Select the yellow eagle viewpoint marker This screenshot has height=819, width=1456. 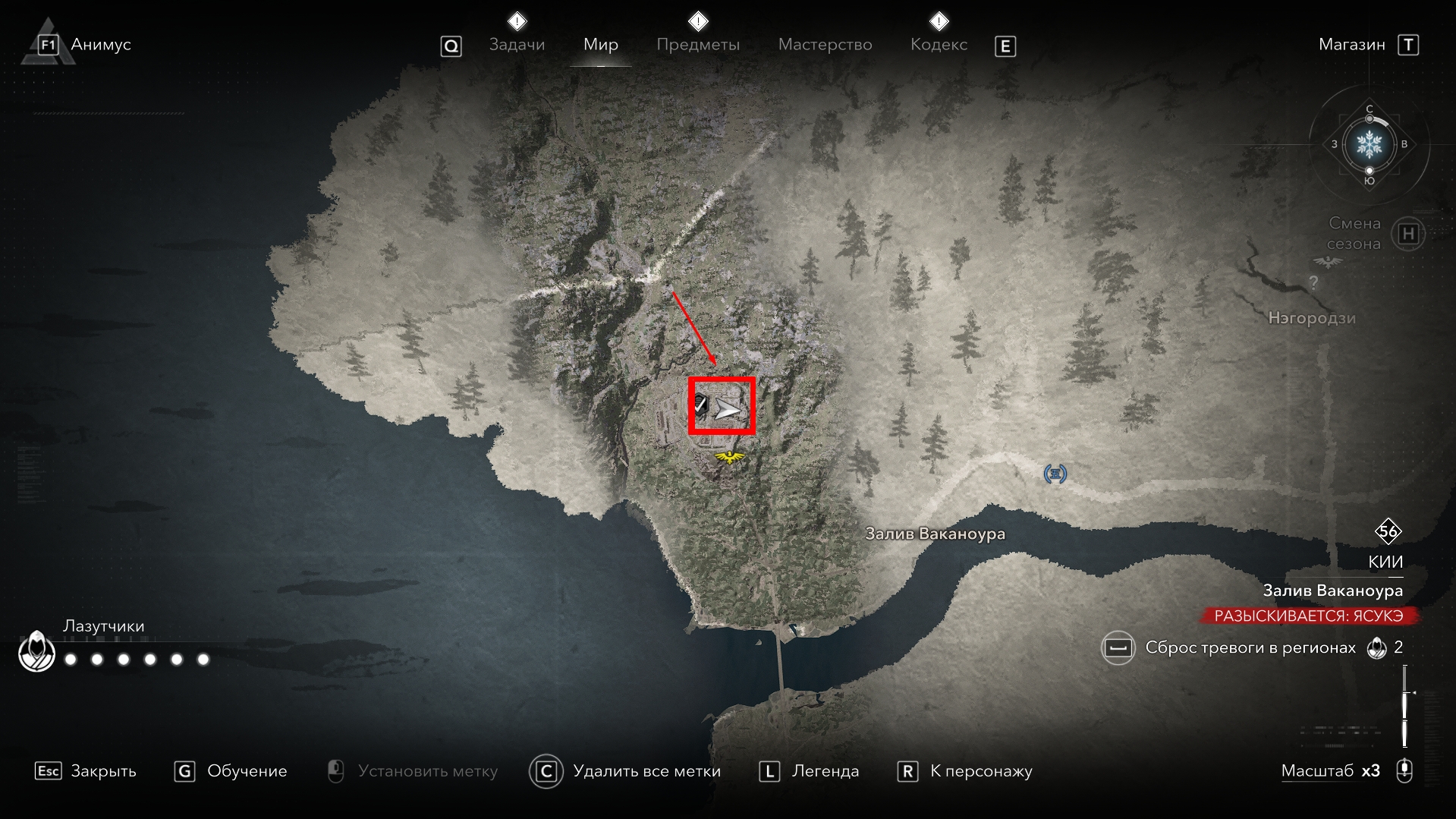(730, 457)
